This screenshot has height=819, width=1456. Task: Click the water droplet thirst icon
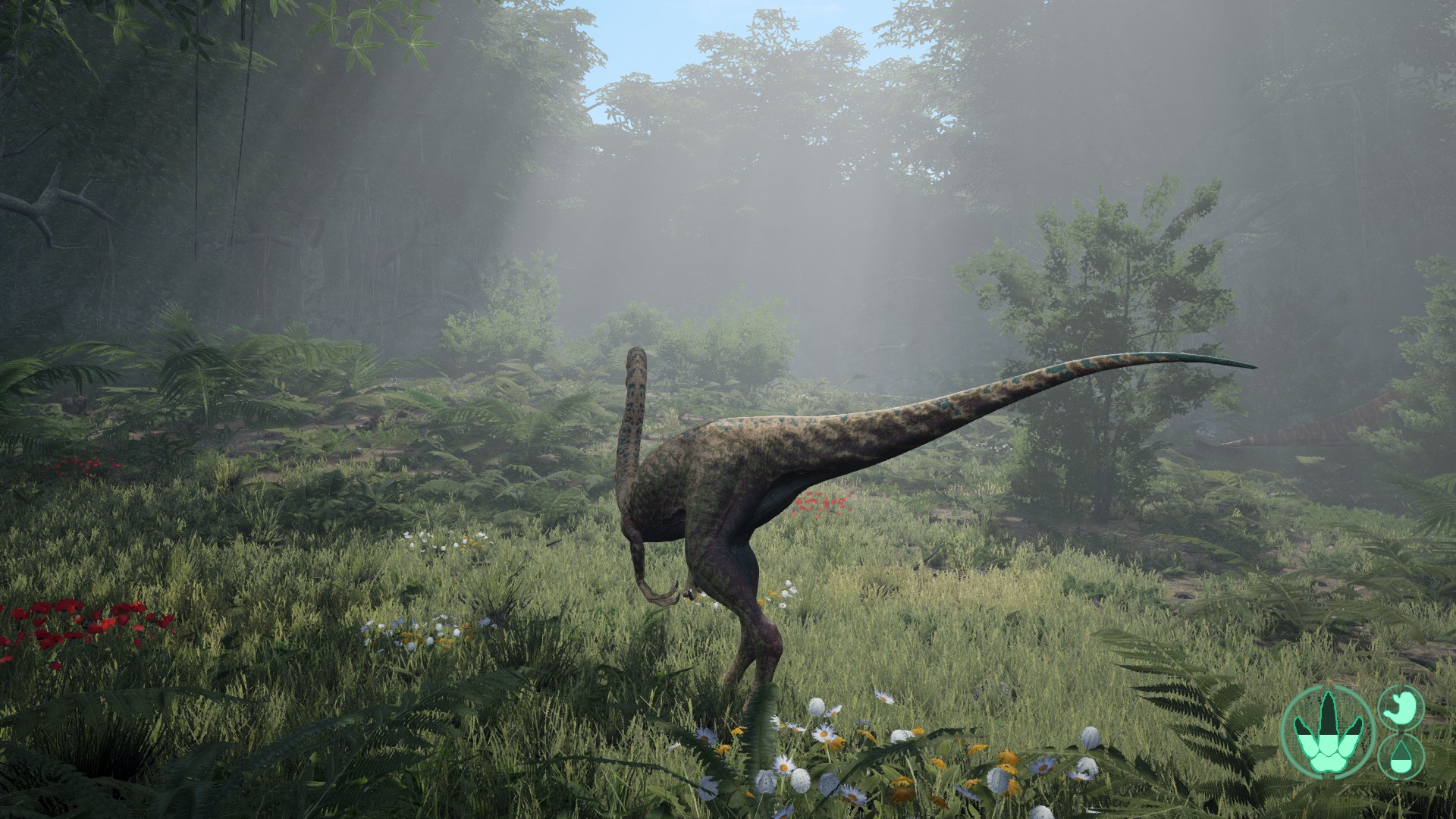pos(1401,757)
